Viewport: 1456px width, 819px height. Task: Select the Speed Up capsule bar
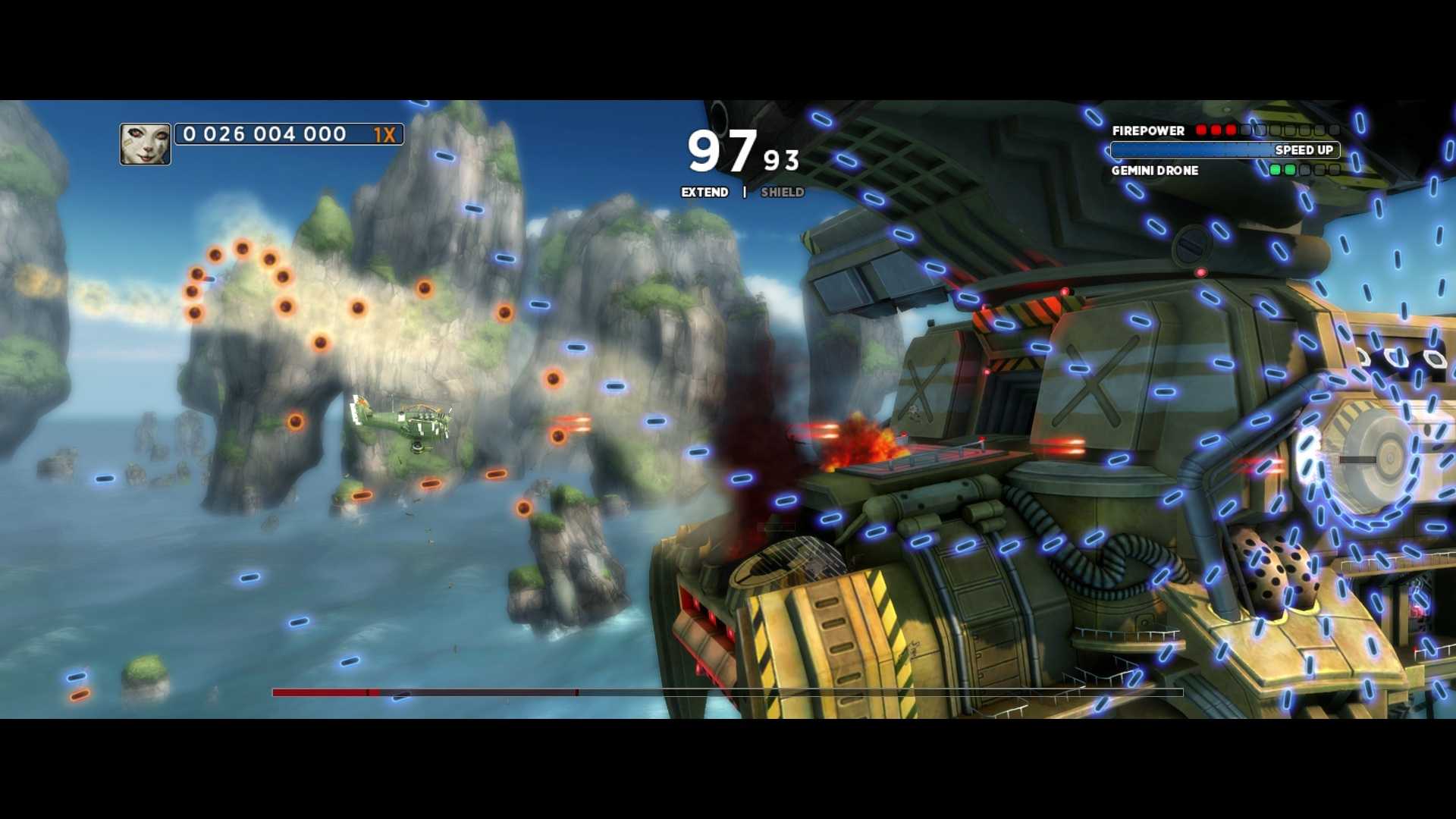point(1225,150)
